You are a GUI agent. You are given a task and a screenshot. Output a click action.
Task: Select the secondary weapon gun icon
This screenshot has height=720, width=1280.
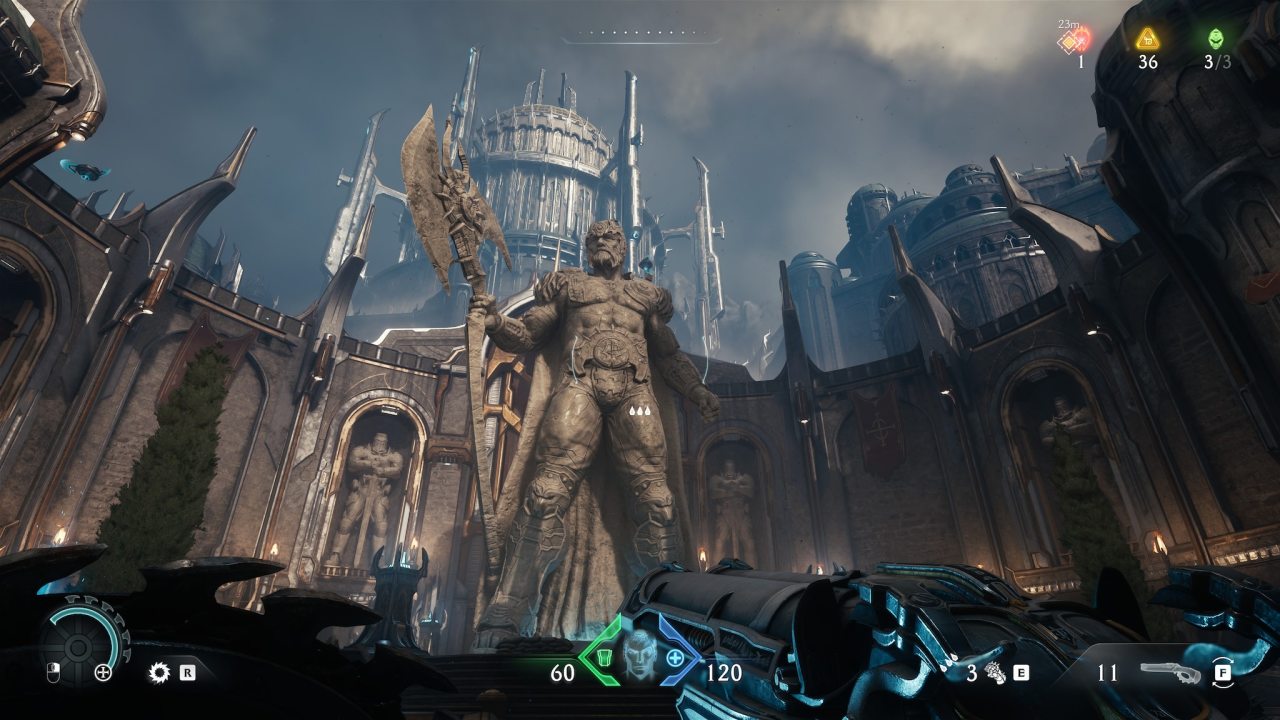point(1170,673)
